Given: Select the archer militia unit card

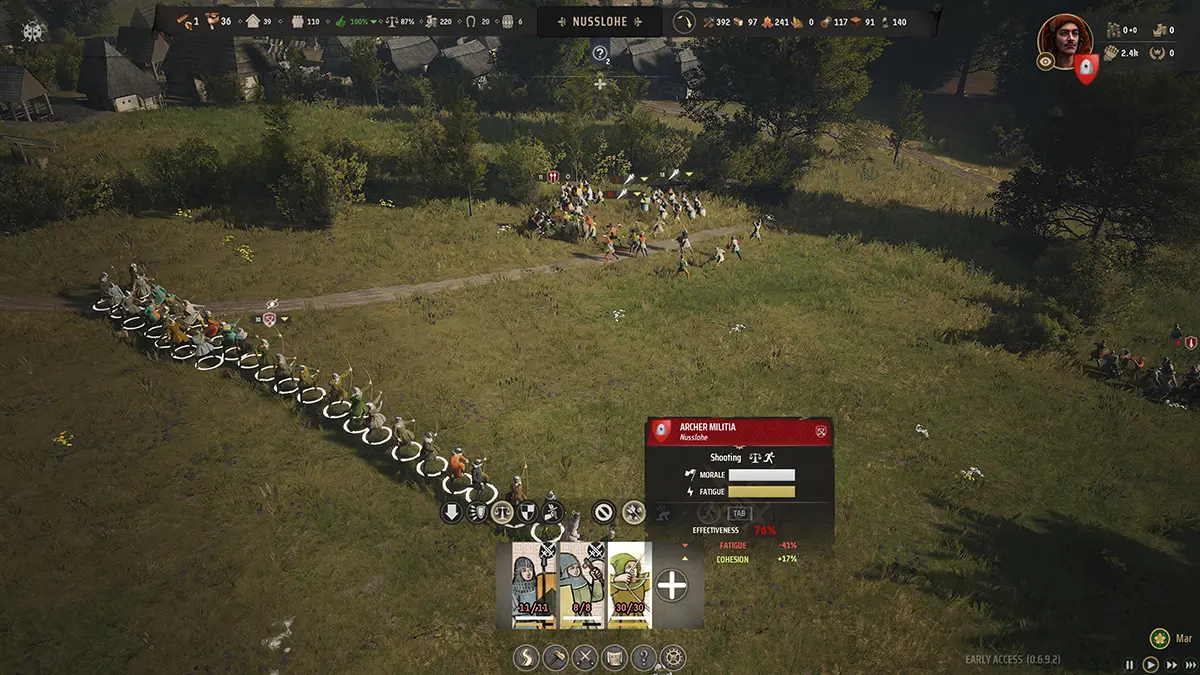Looking at the screenshot, I should [x=630, y=585].
